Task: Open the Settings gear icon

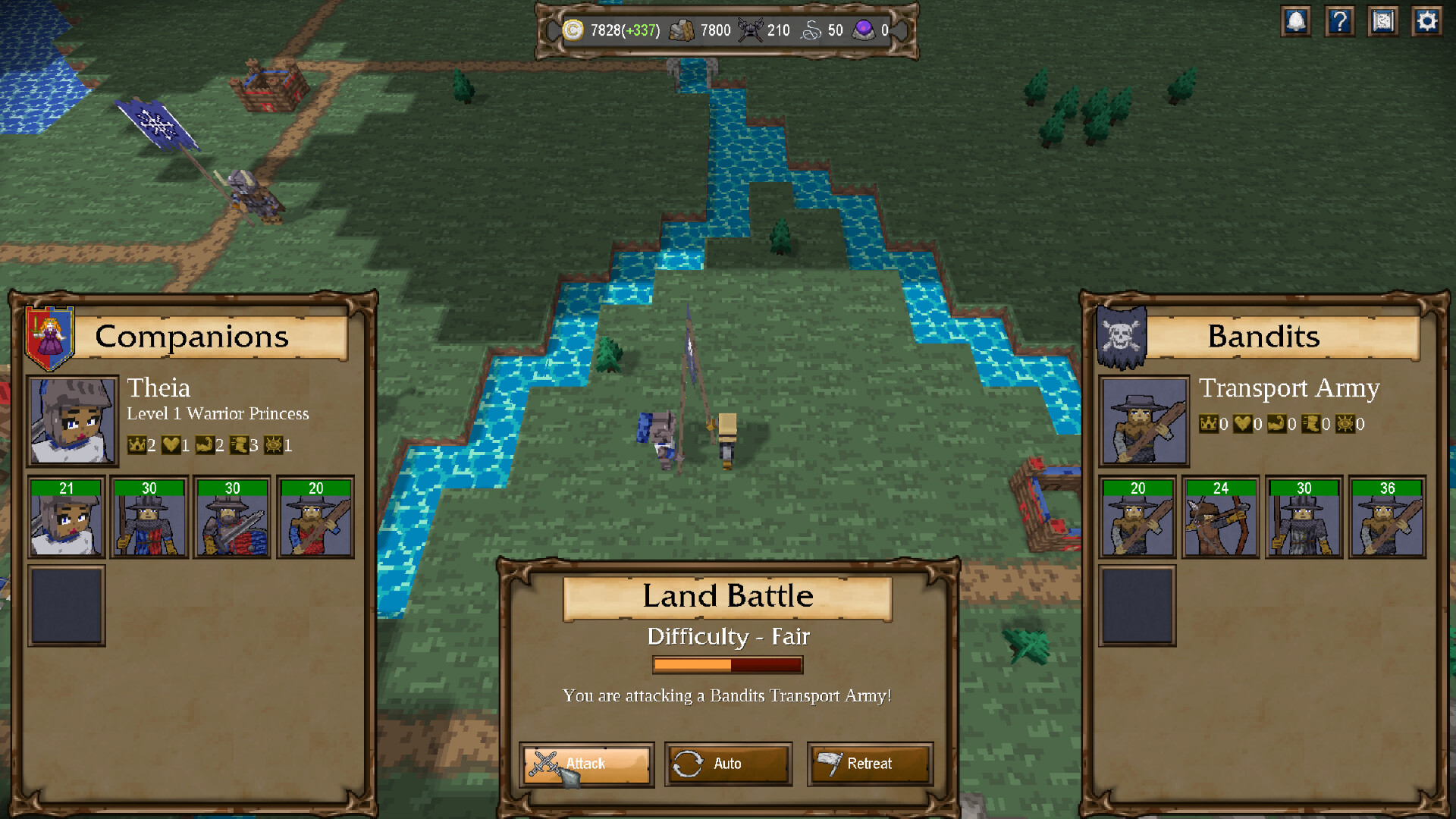Action: coord(1426,21)
